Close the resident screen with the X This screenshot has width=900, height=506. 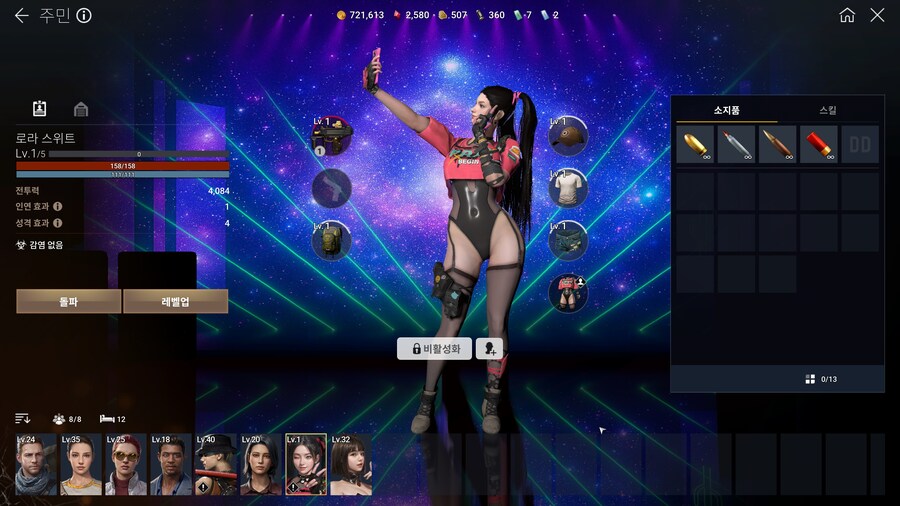pyautogui.click(x=877, y=15)
